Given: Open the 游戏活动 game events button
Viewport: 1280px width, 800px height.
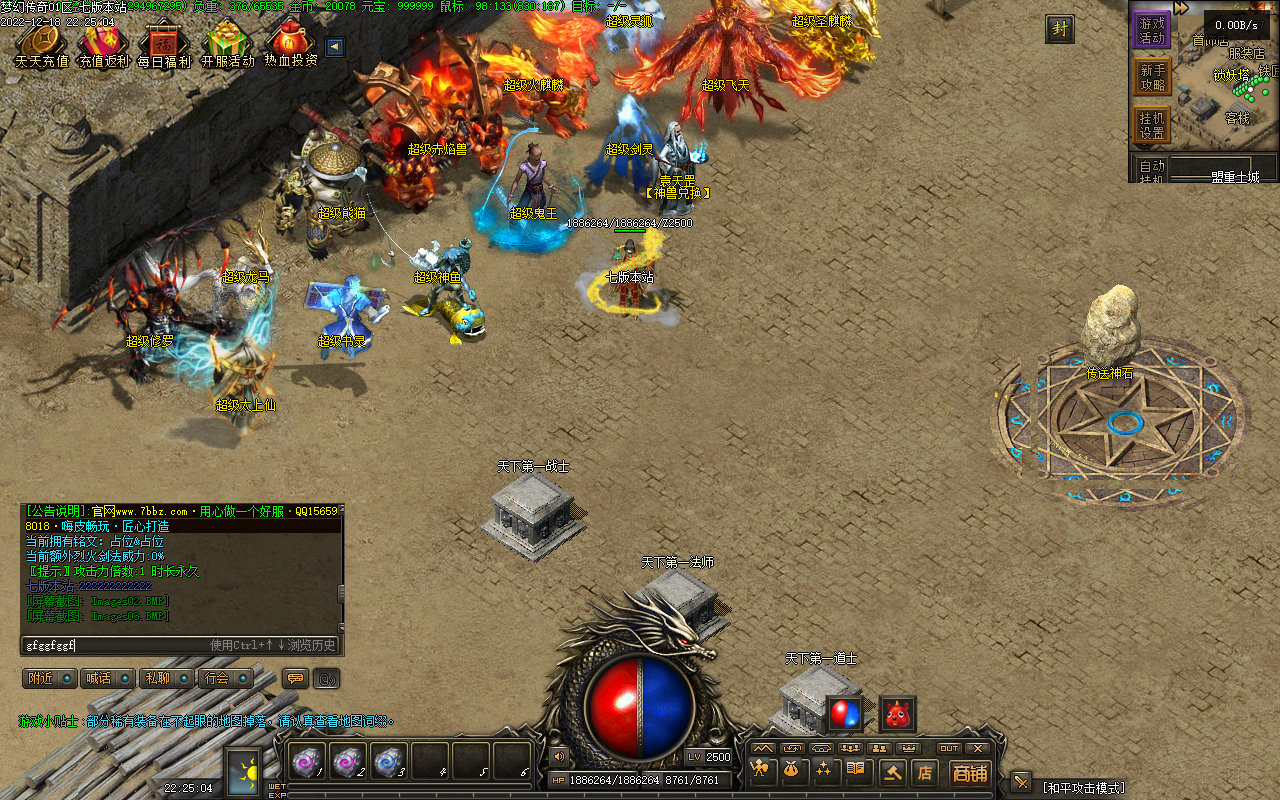Looking at the screenshot, I should click(1152, 30).
